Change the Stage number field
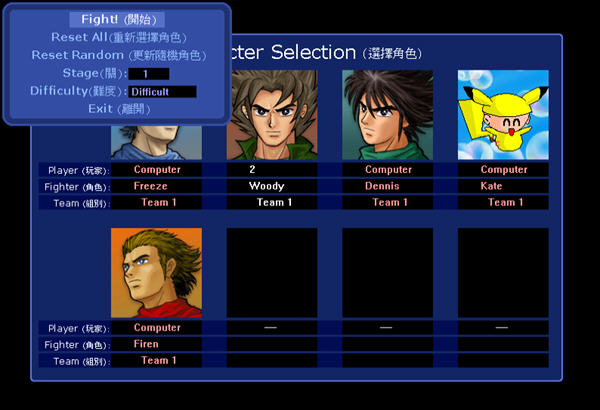This screenshot has width=600, height=410. click(x=148, y=74)
